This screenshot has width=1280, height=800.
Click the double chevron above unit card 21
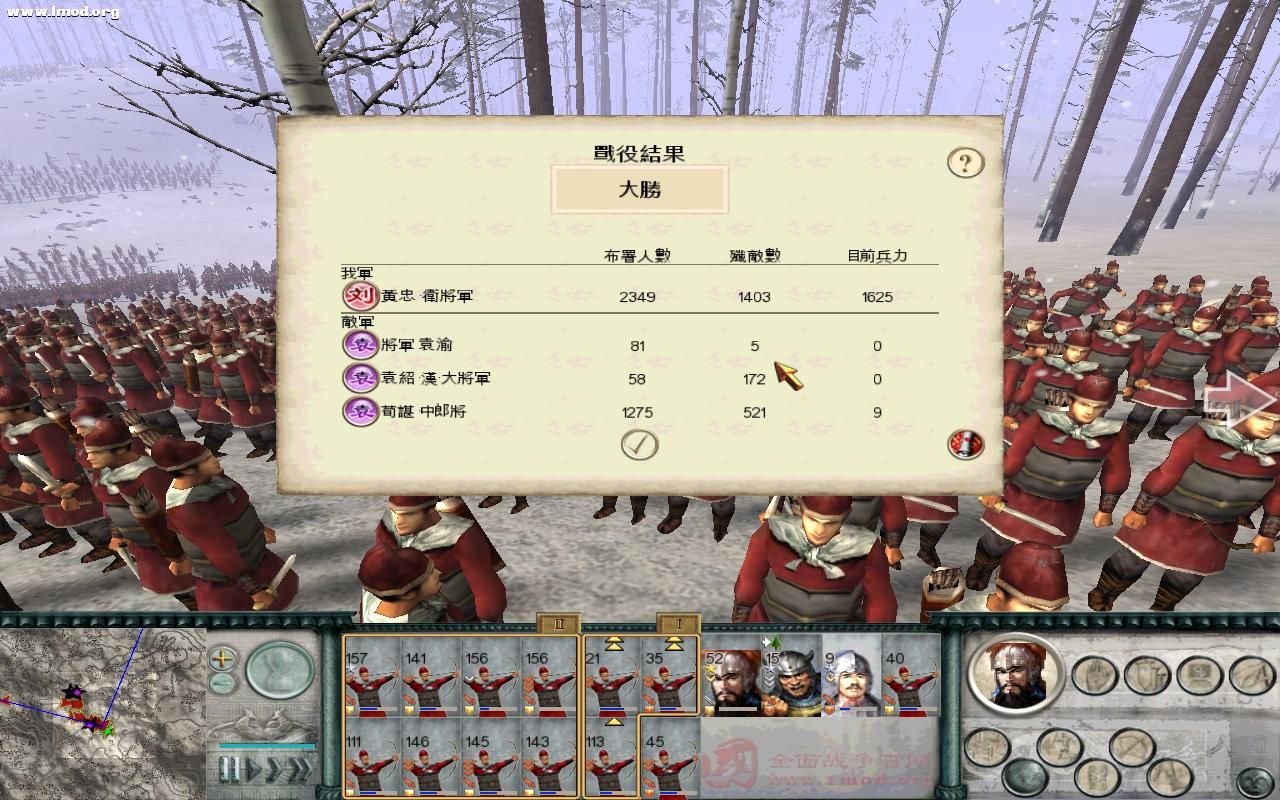(x=612, y=642)
